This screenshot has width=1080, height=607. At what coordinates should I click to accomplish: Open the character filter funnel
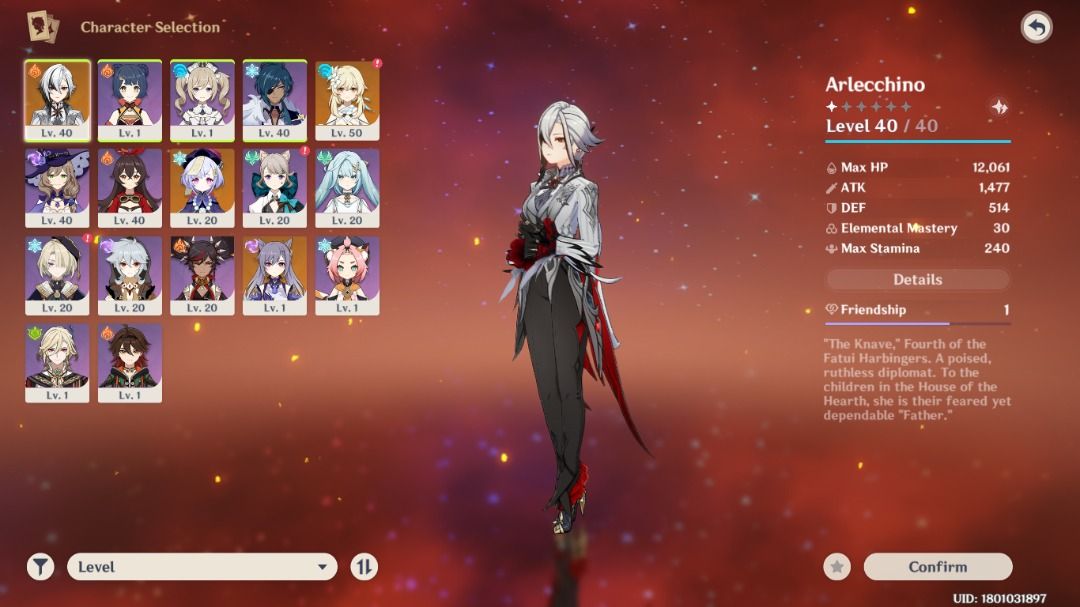(x=40, y=567)
